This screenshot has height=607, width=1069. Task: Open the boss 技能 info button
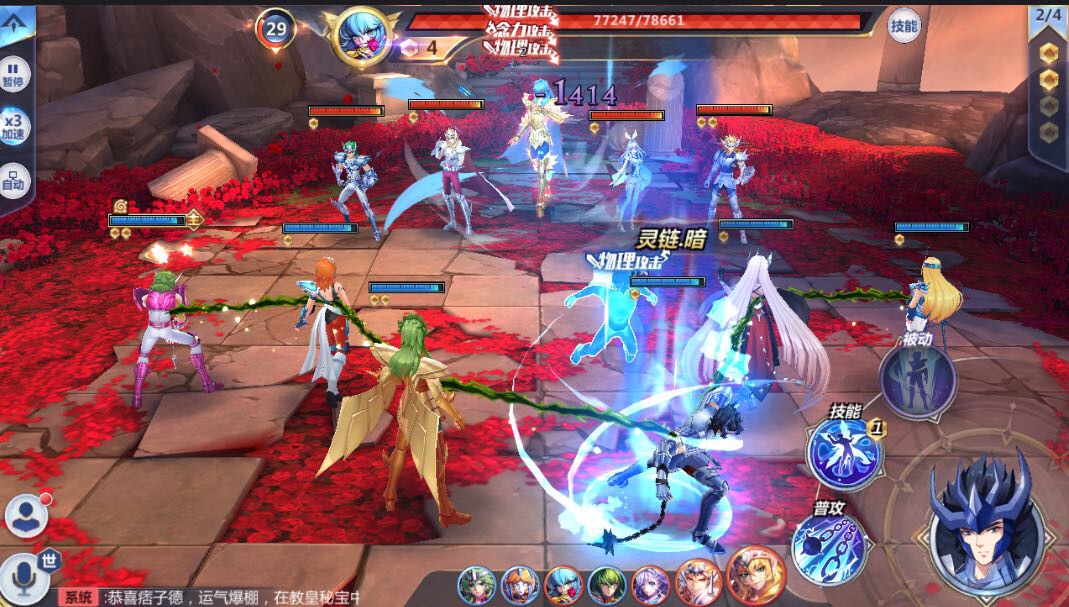pyautogui.click(x=904, y=26)
